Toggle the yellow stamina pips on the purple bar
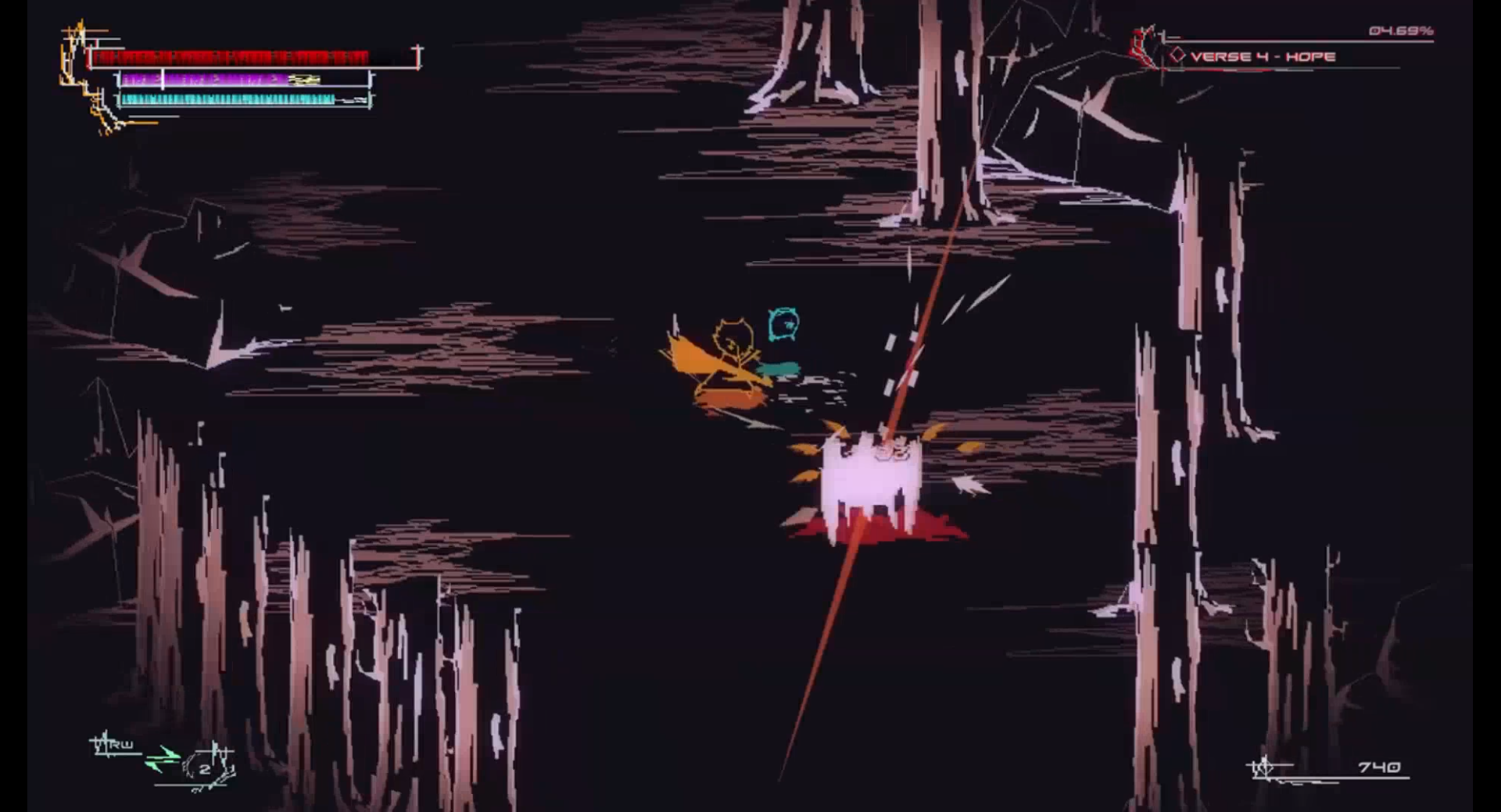This screenshot has height=812, width=1501. [305, 78]
